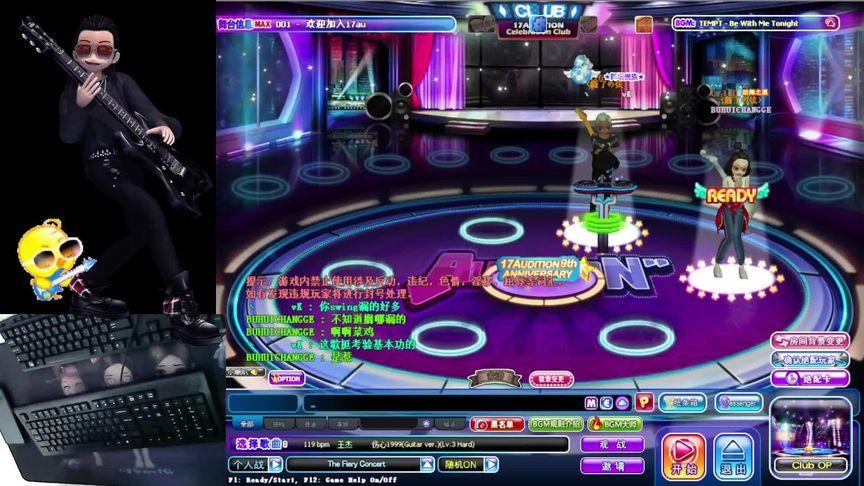Screen dimensions: 864x486
Task: Change room background with 房间背景变更
Action: click(x=810, y=341)
